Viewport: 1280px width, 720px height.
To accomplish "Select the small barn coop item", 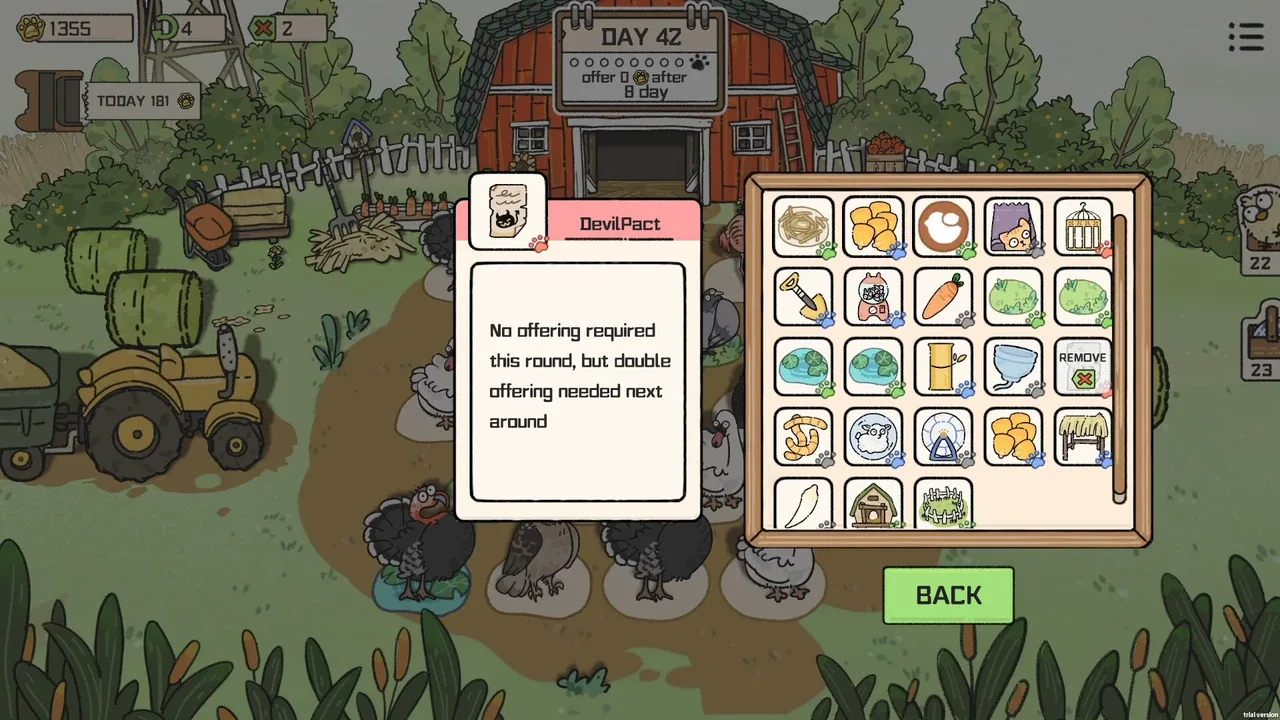I will (x=873, y=503).
